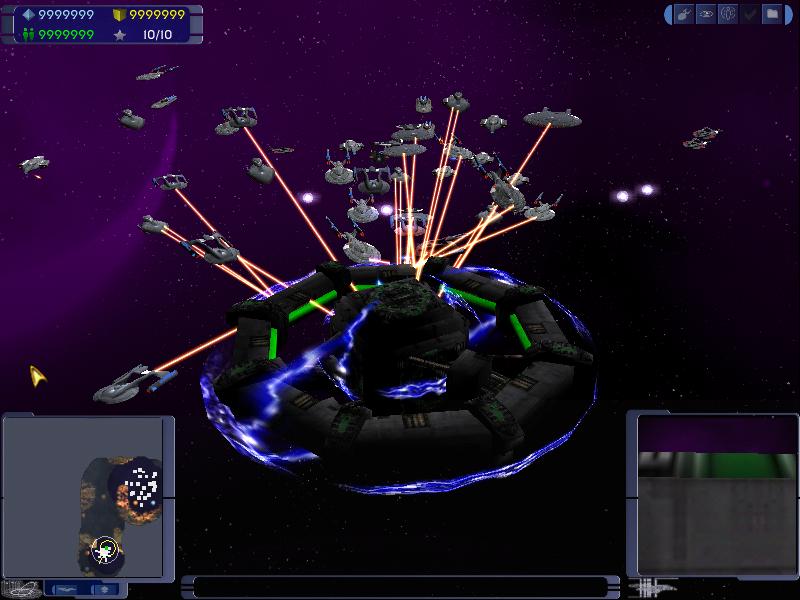This screenshot has height=600, width=800.
Task: Click the cinematic view window
Action: pos(709,495)
